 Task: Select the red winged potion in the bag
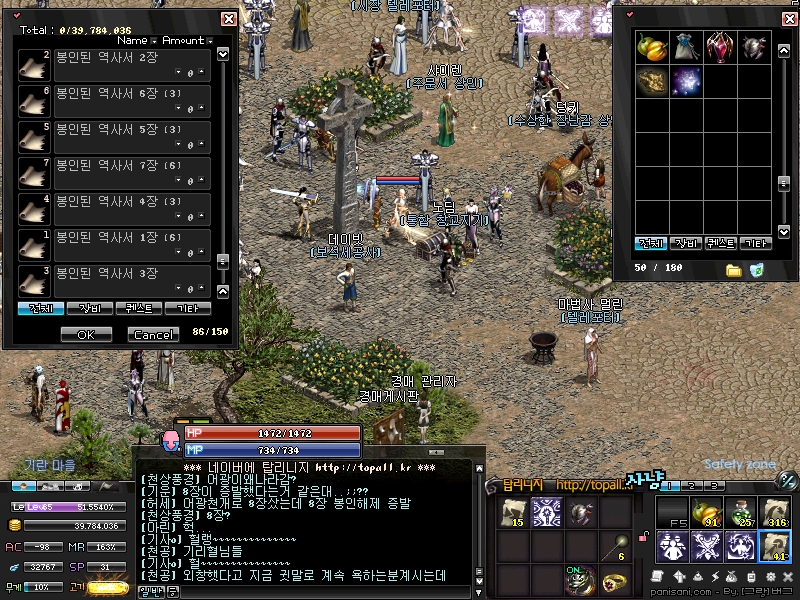point(719,46)
